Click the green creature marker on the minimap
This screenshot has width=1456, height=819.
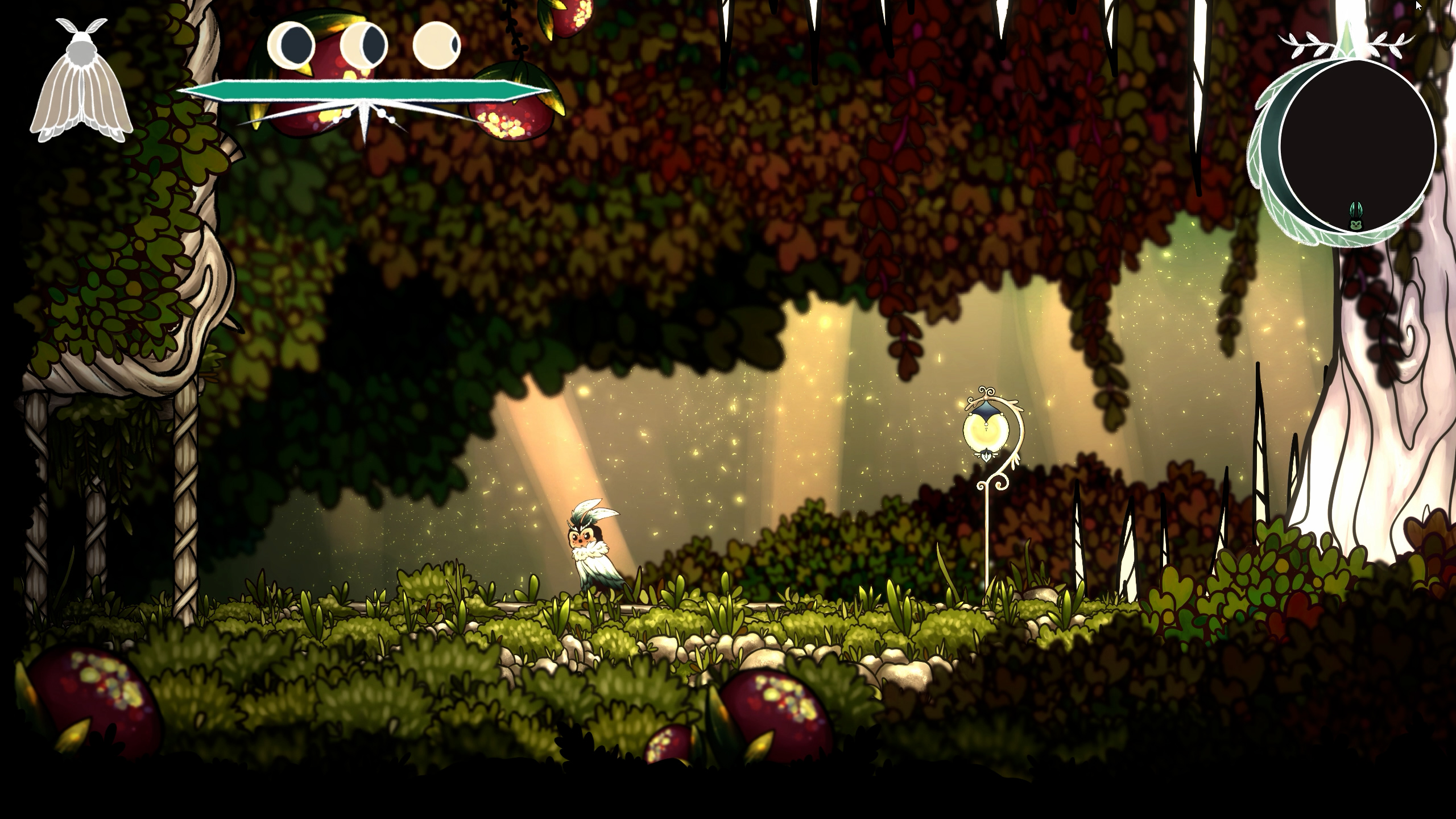[x=1356, y=218]
